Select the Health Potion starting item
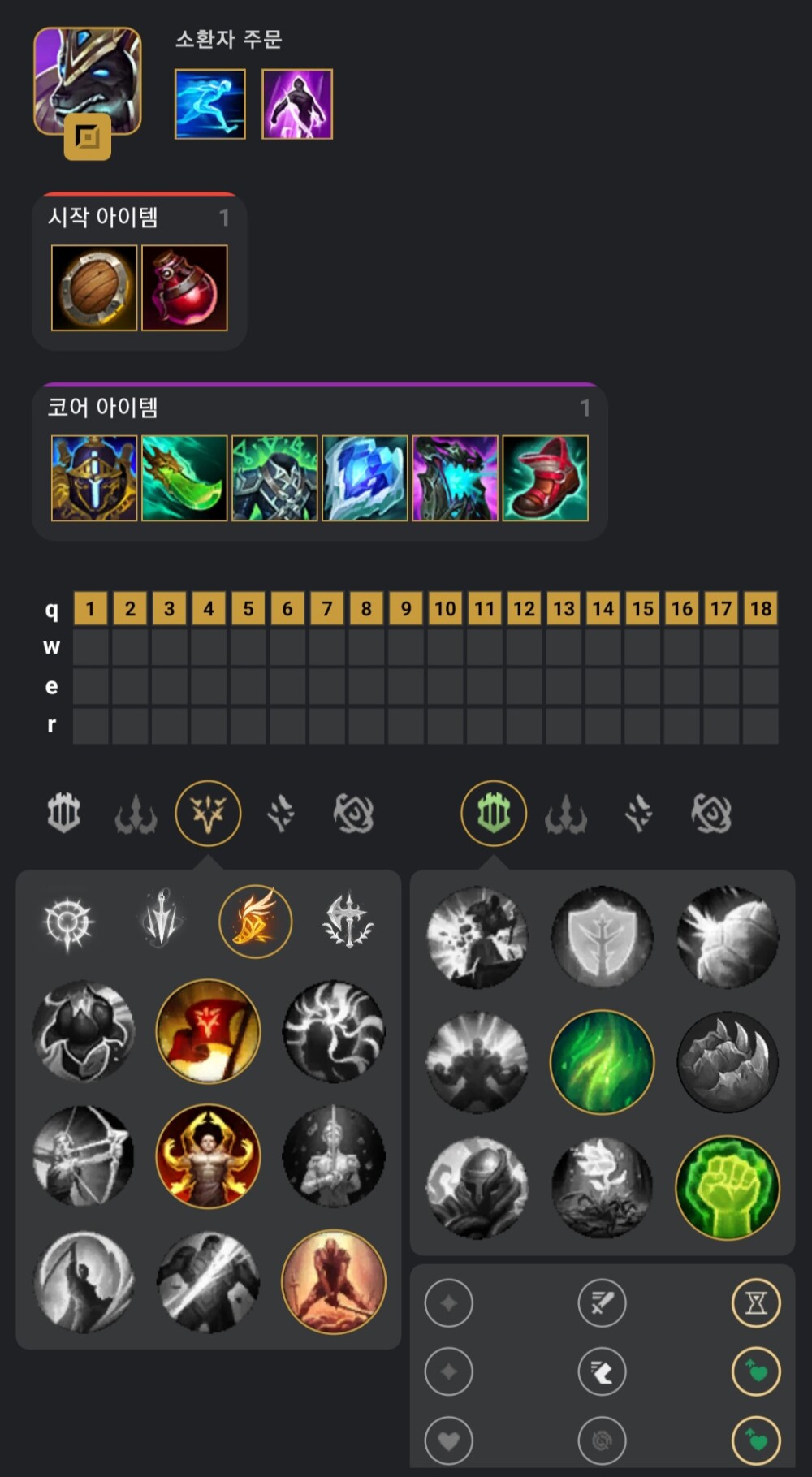The width and height of the screenshot is (812, 1477). pyautogui.click(x=184, y=288)
